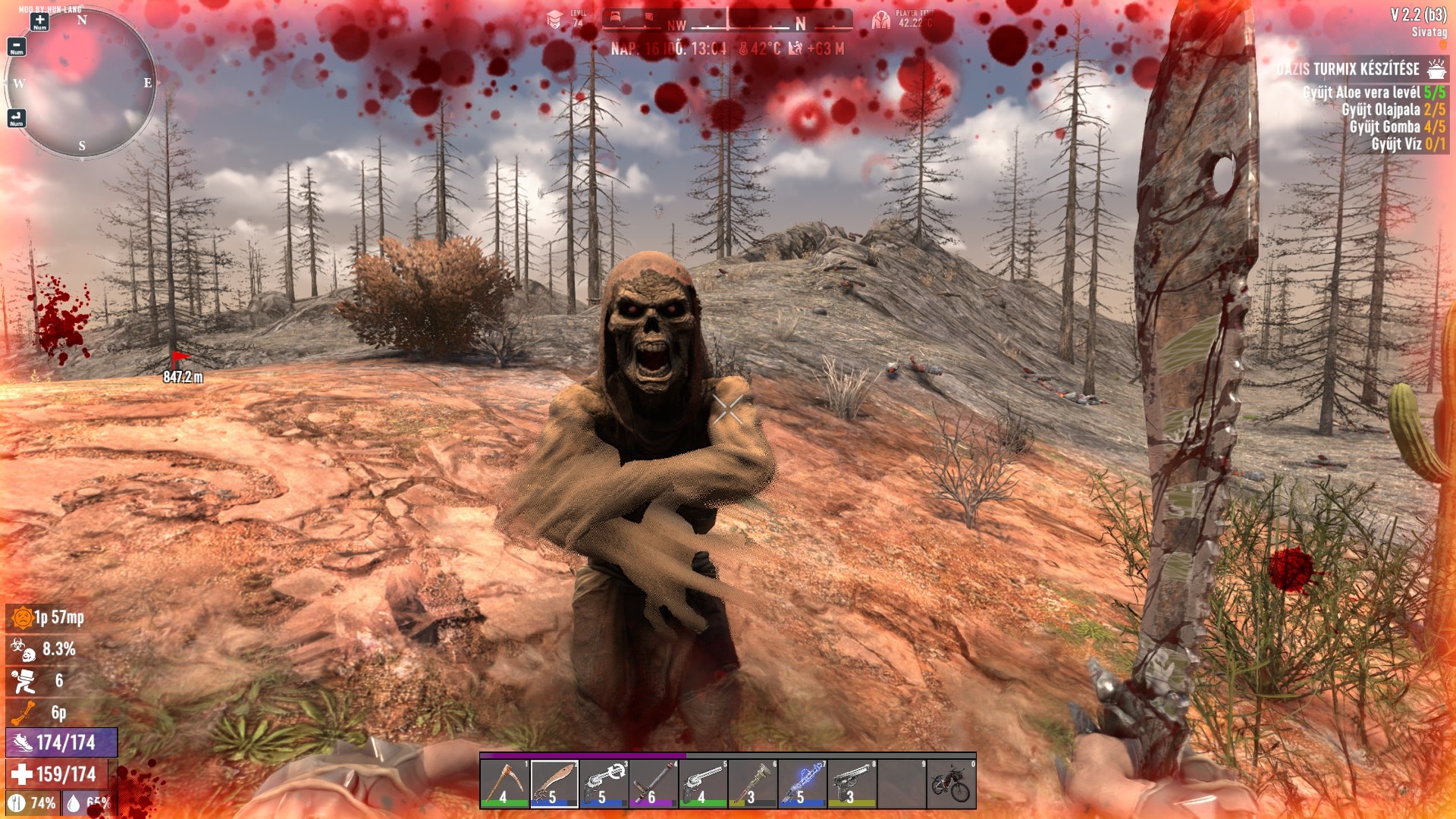Click the compass bar at the top
The image size is (1456, 819).
(x=727, y=20)
